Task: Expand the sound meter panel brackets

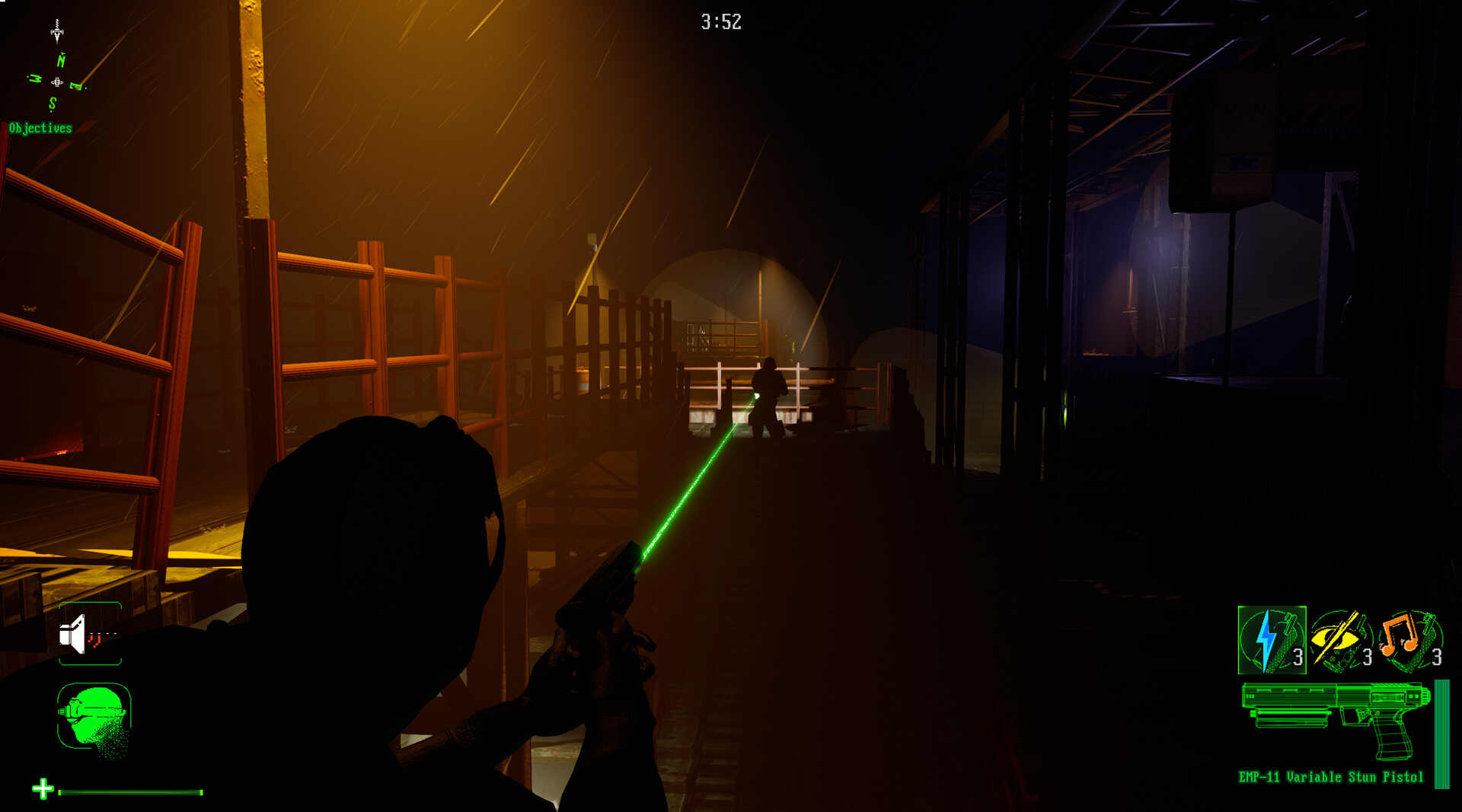Action: pos(89,635)
